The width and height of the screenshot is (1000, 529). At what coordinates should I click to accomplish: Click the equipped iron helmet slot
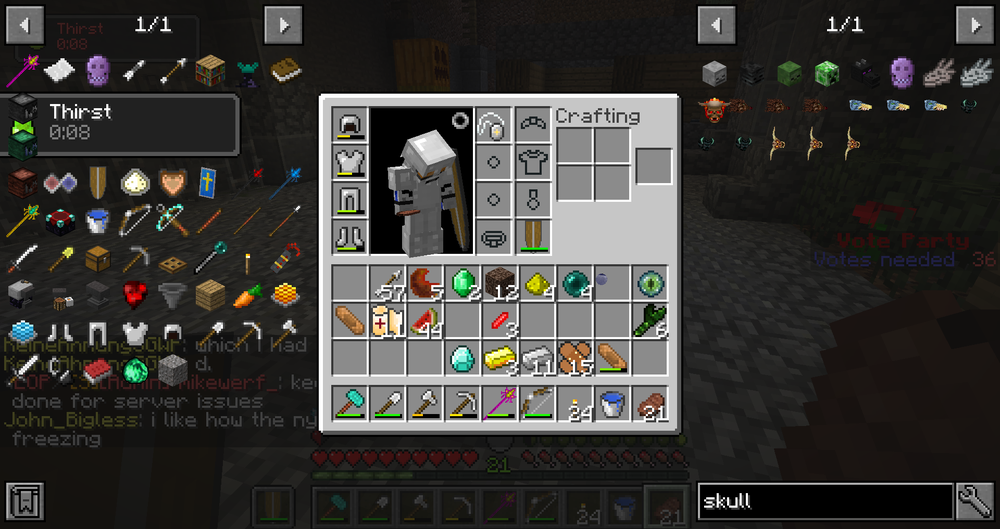350,126
